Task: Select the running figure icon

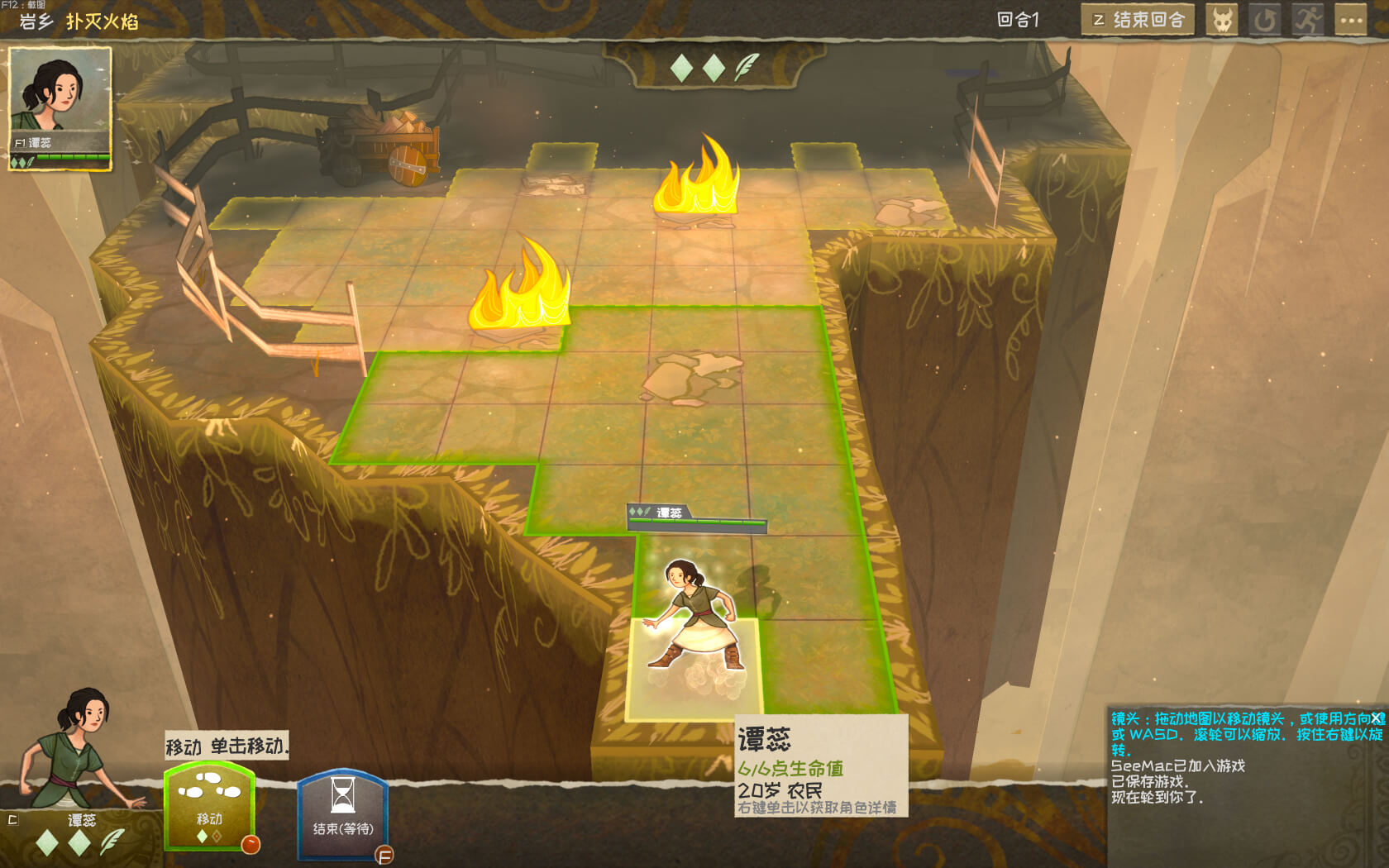Action: [x=1308, y=20]
